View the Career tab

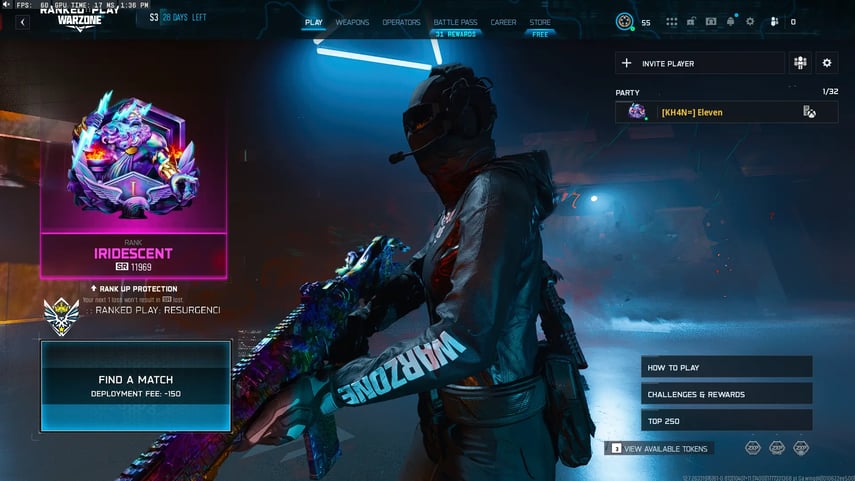tap(503, 22)
